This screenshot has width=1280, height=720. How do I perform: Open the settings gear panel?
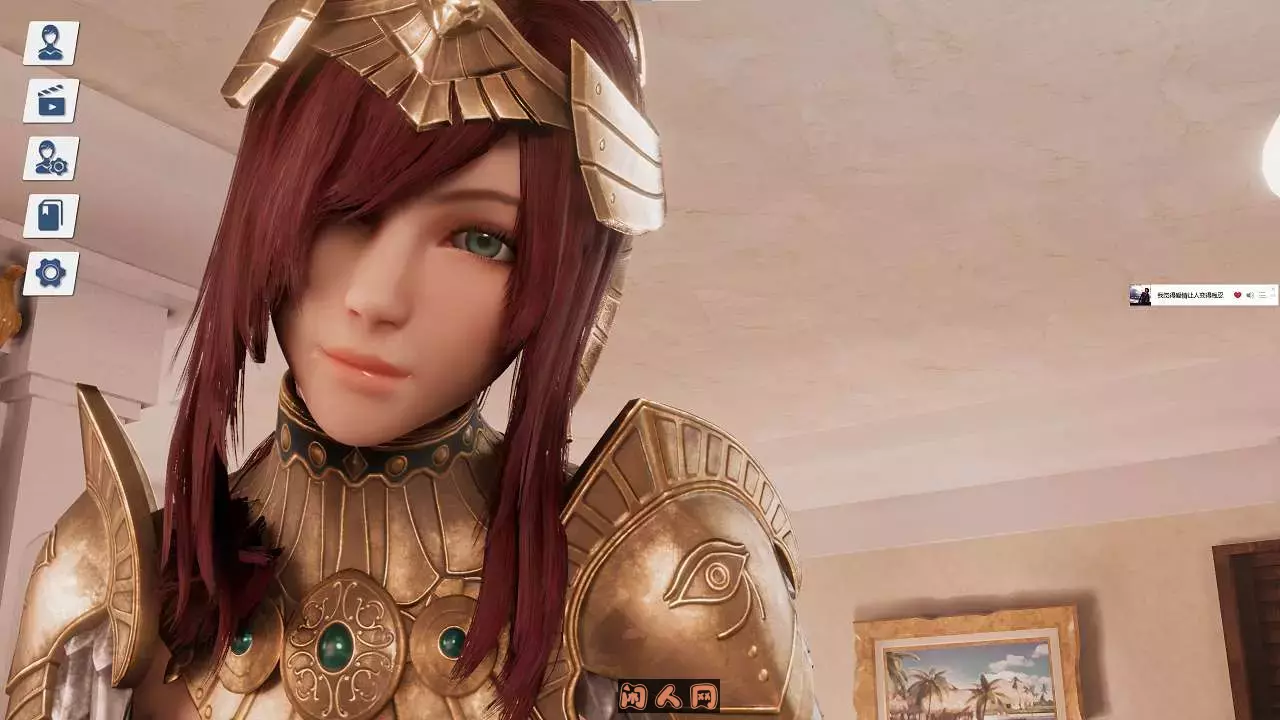click(51, 273)
